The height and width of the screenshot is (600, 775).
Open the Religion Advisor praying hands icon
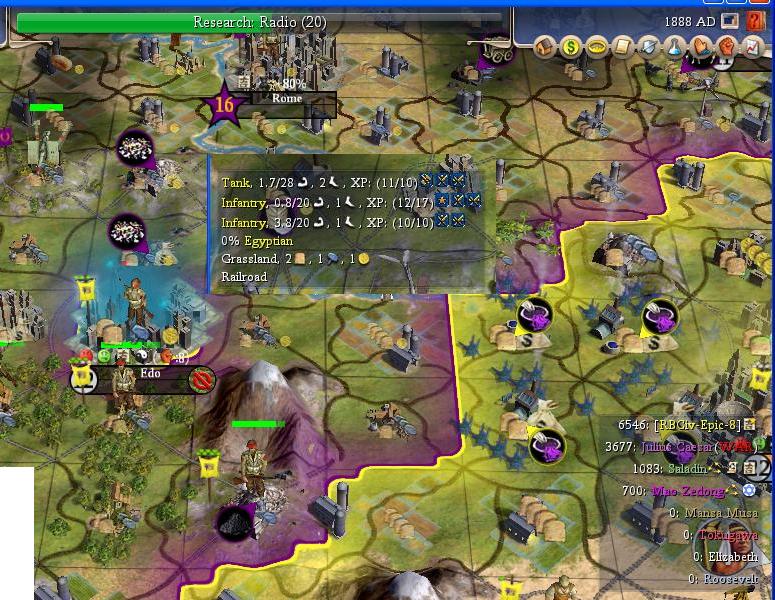pos(701,46)
